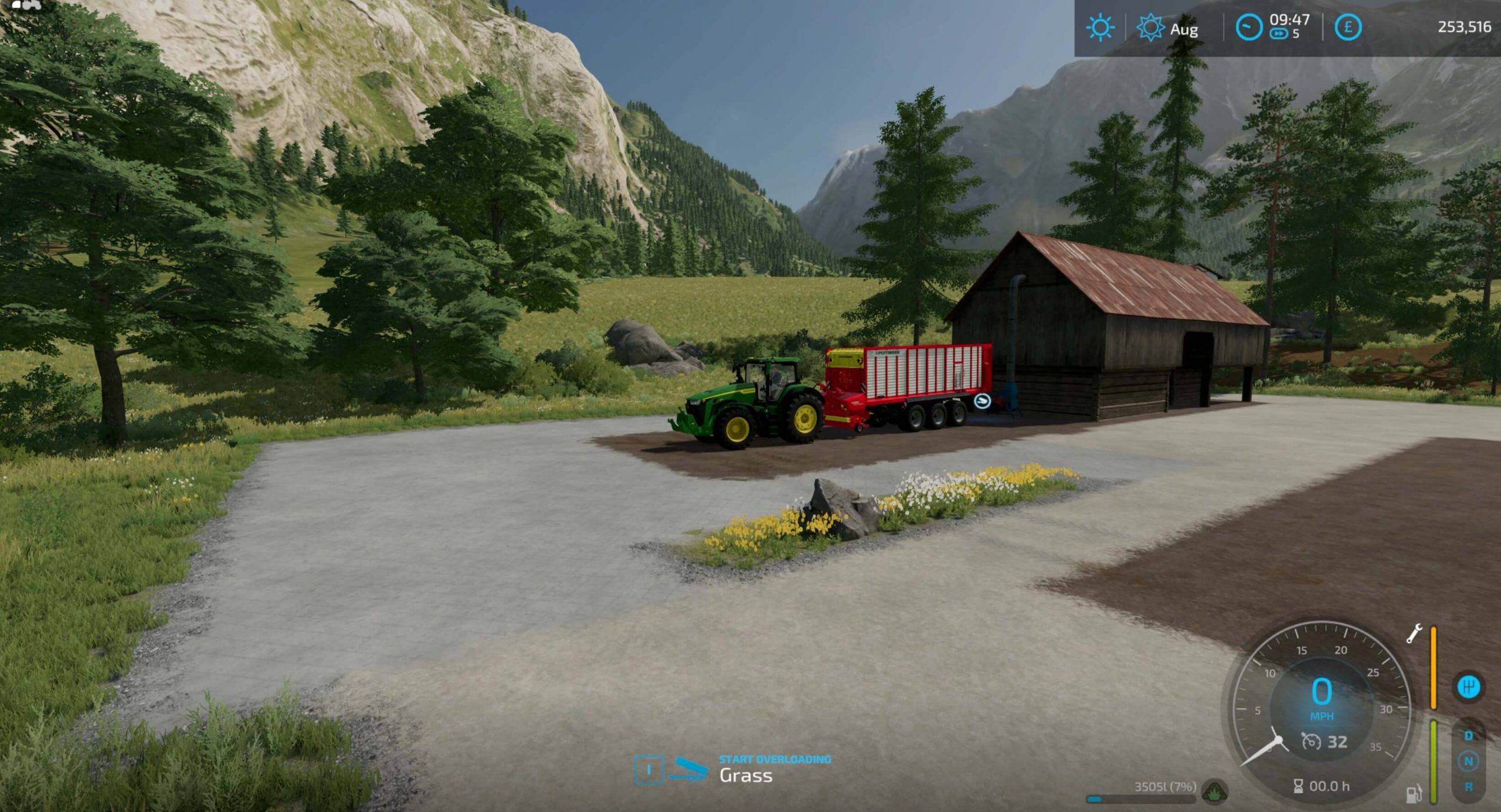
Task: Click the sunny weather forecast icon
Action: tap(1099, 28)
